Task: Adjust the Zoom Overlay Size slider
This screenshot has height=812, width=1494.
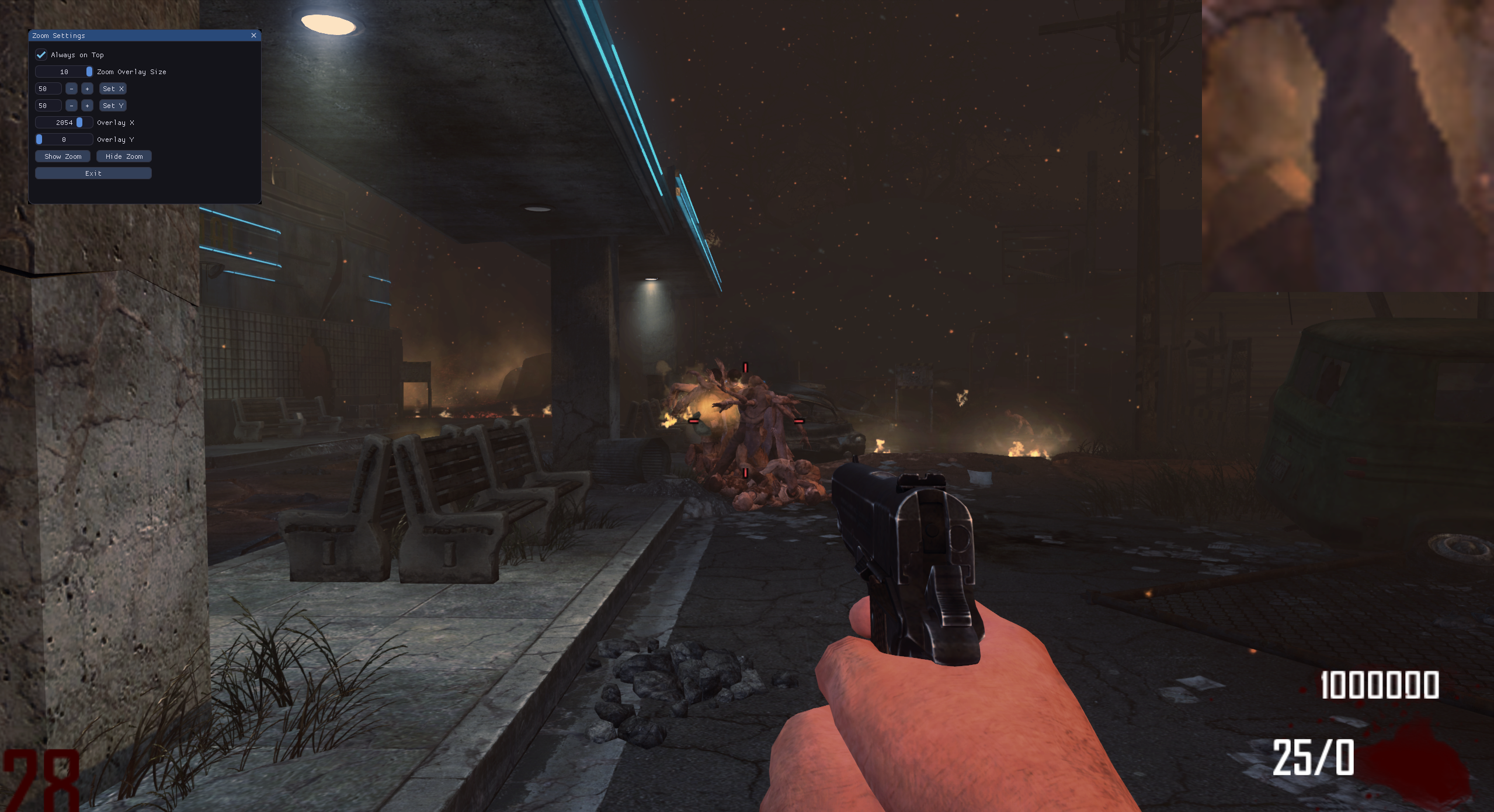Action: point(64,72)
